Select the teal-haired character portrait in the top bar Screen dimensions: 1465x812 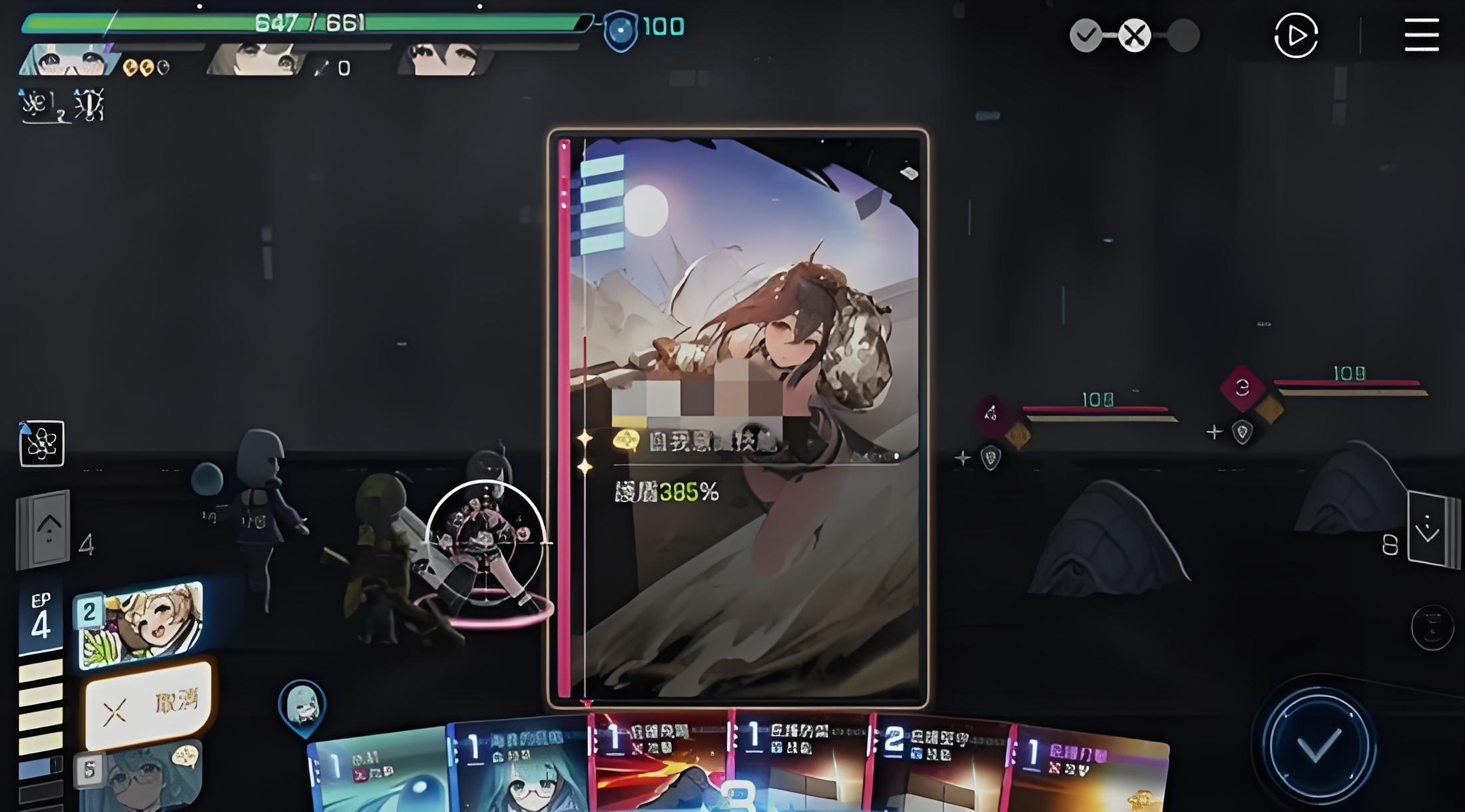67,61
